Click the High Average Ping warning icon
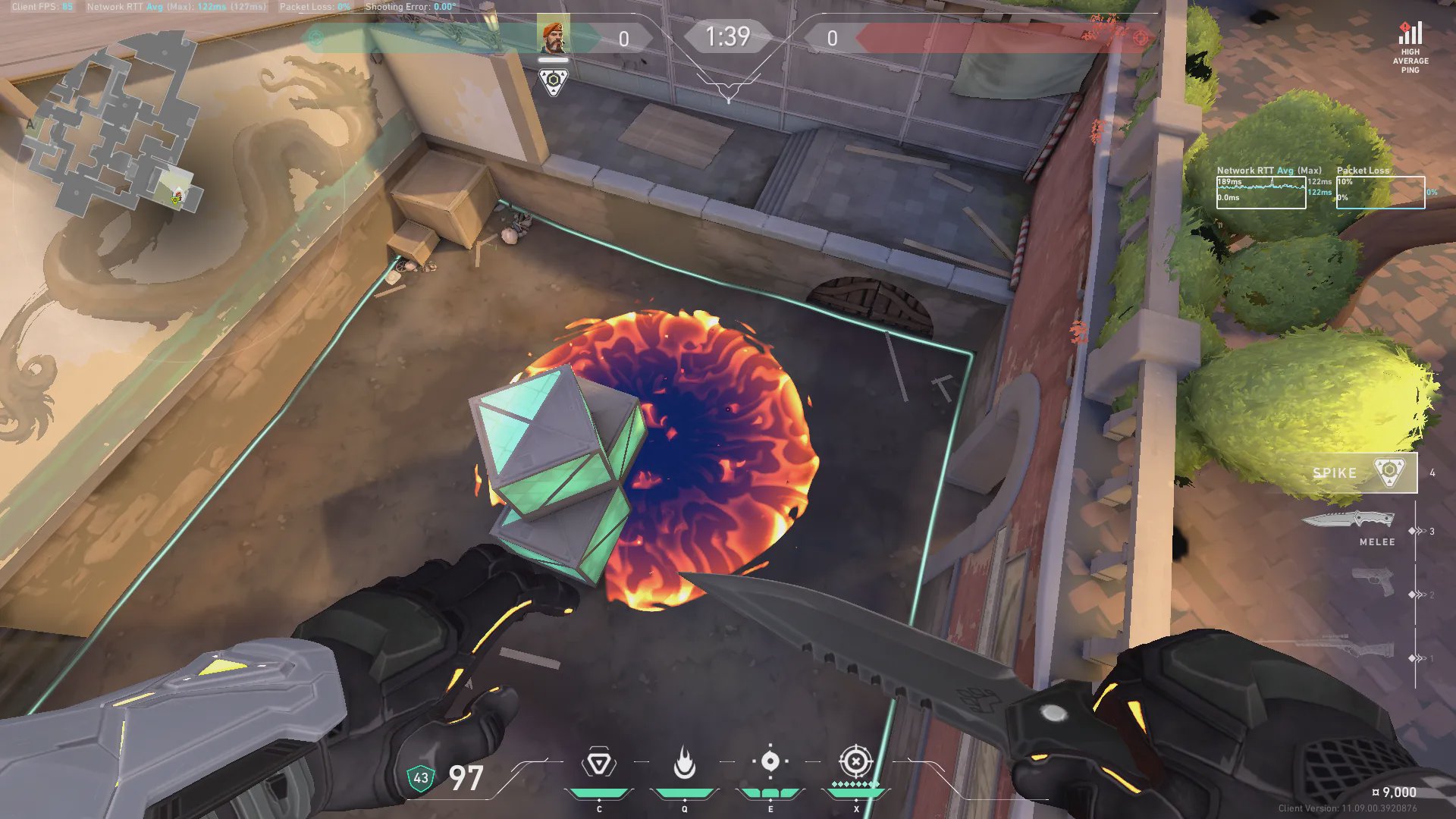 click(x=1410, y=34)
